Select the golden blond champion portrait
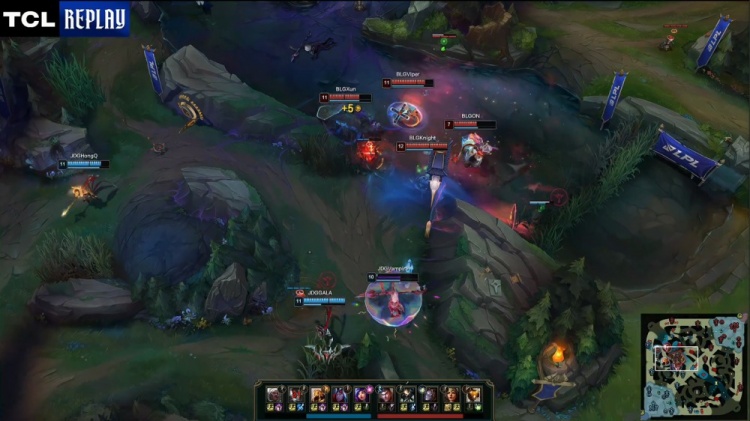 pos(318,394)
